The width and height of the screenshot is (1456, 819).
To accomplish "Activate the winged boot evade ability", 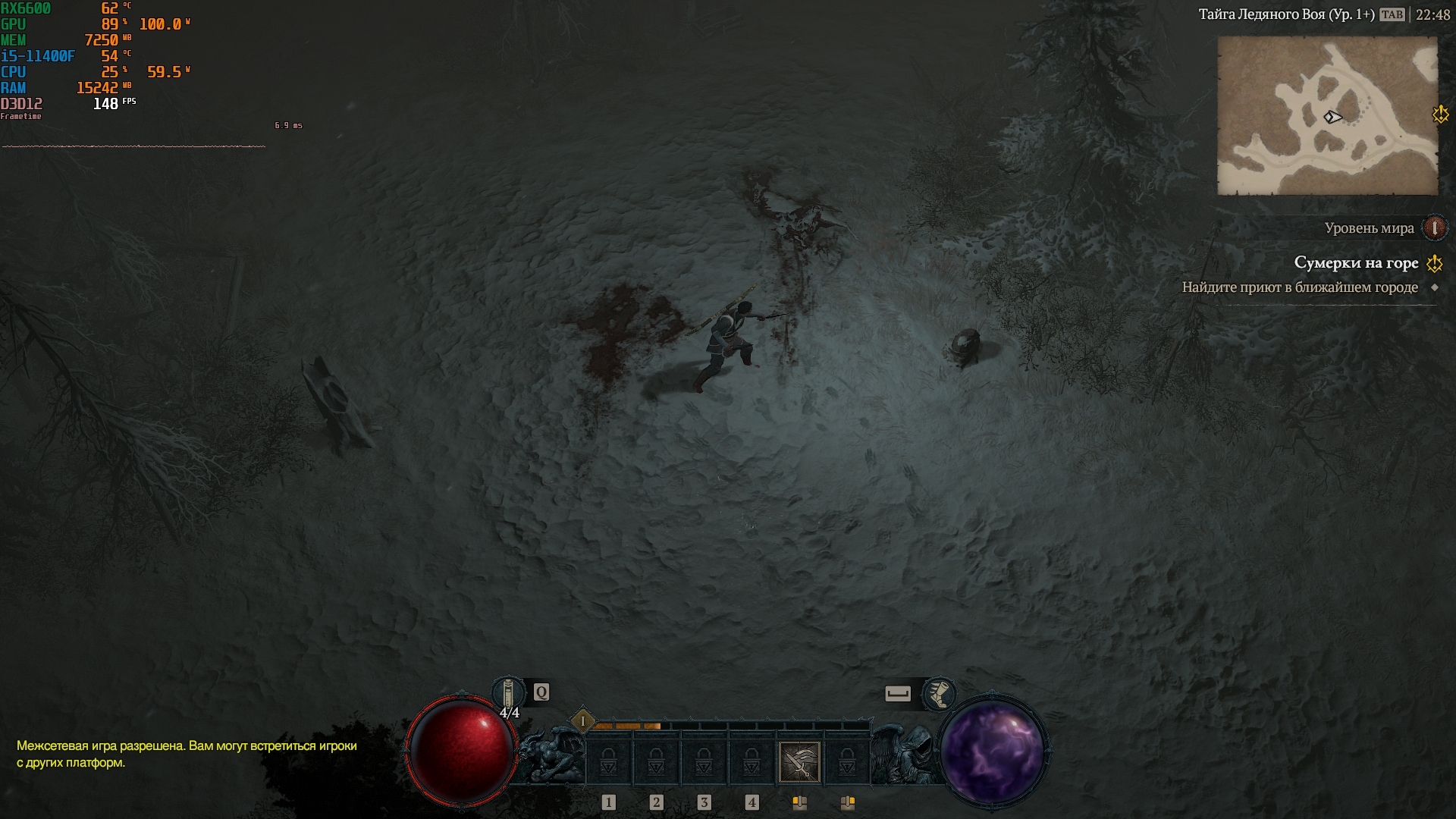I will tap(939, 693).
